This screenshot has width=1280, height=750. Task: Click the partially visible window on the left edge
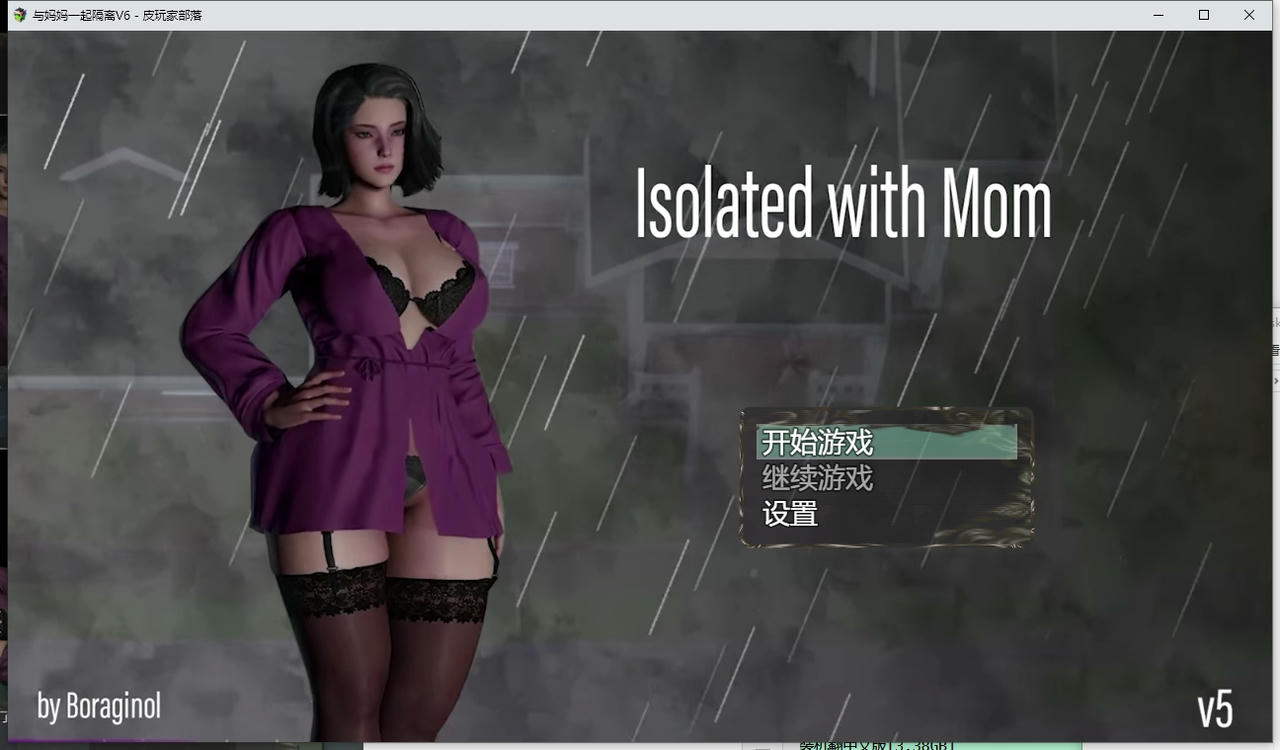pos(4,400)
